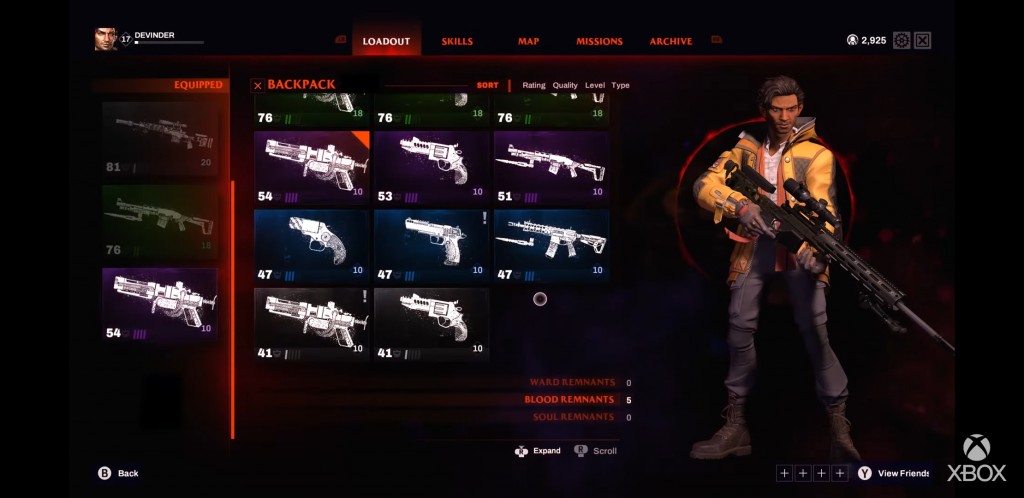Go to the Missions tab

599,41
